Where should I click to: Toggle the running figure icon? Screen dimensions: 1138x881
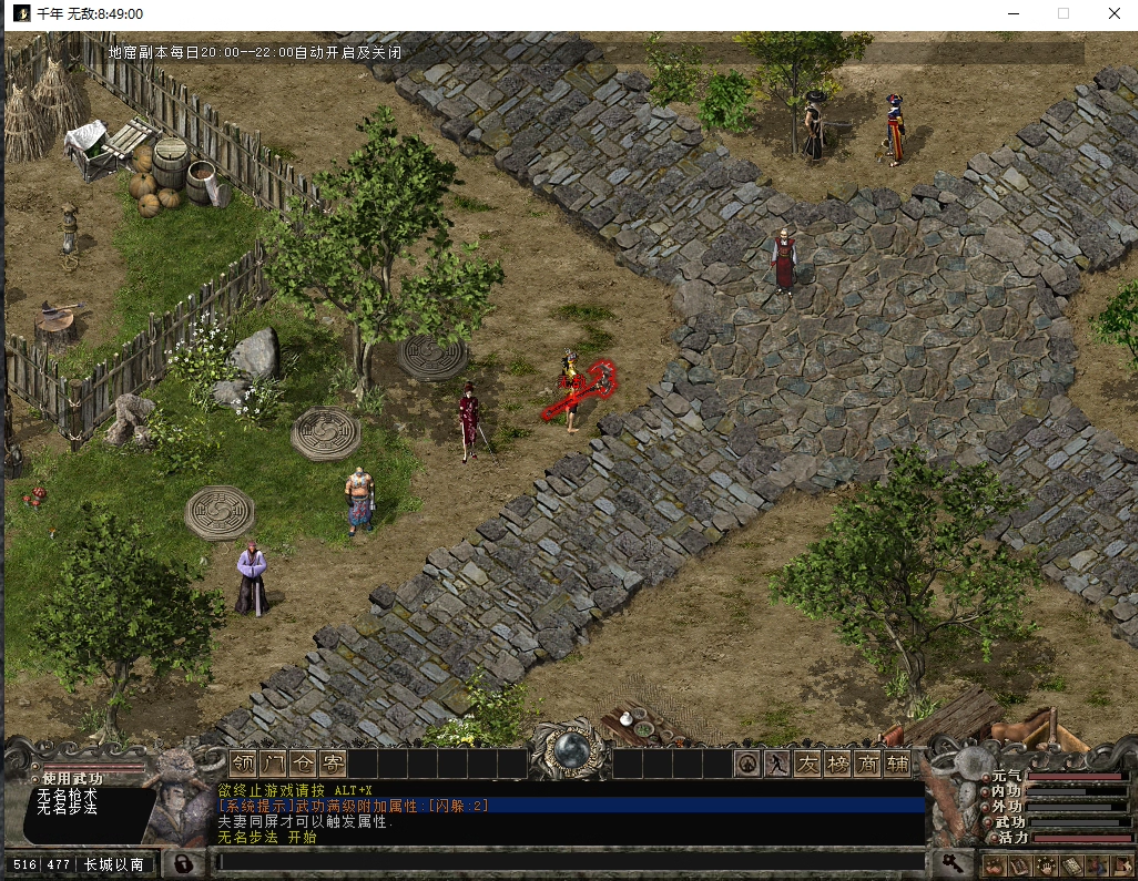coord(777,764)
